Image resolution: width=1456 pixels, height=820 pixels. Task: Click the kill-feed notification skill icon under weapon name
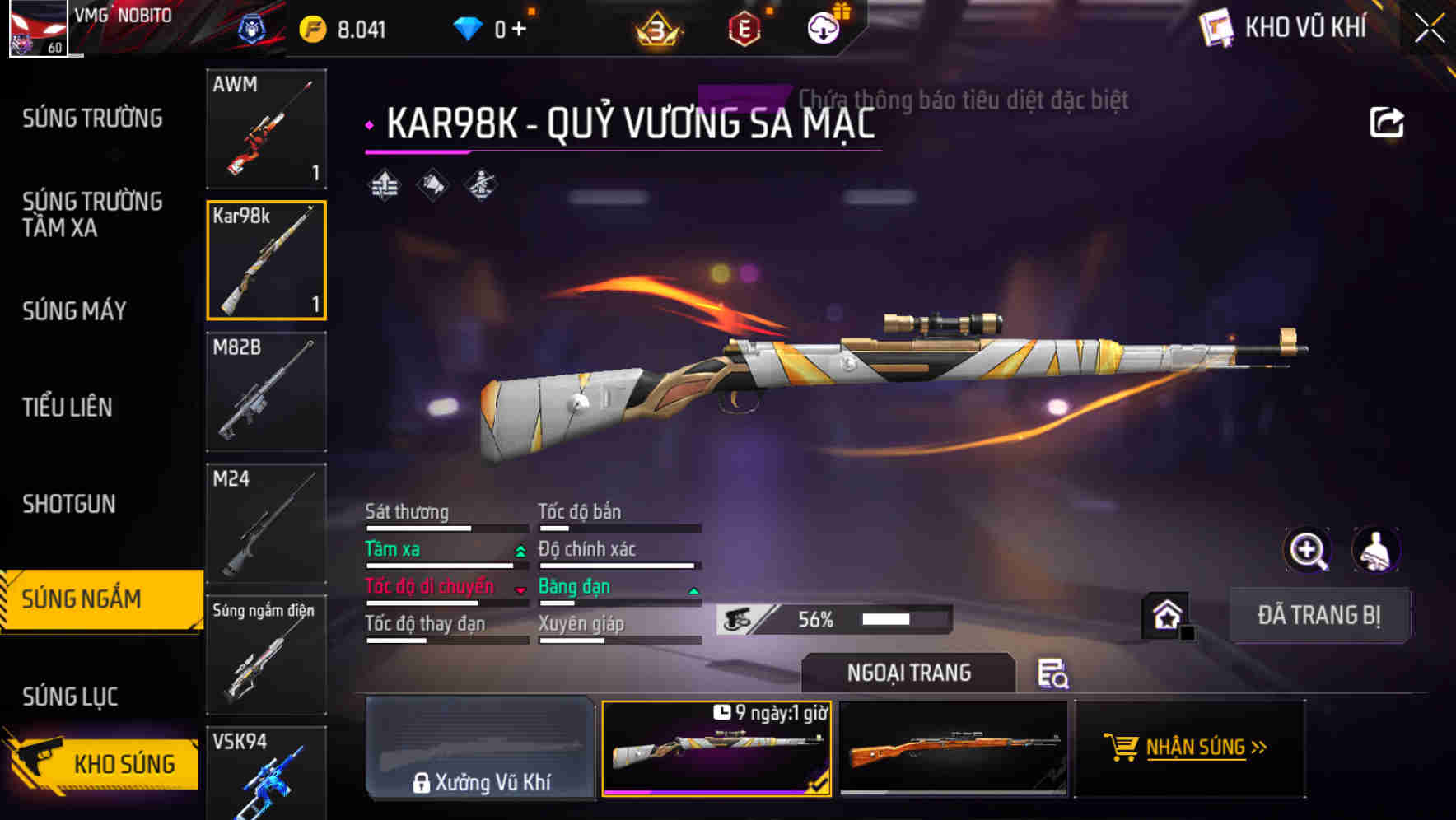(431, 185)
